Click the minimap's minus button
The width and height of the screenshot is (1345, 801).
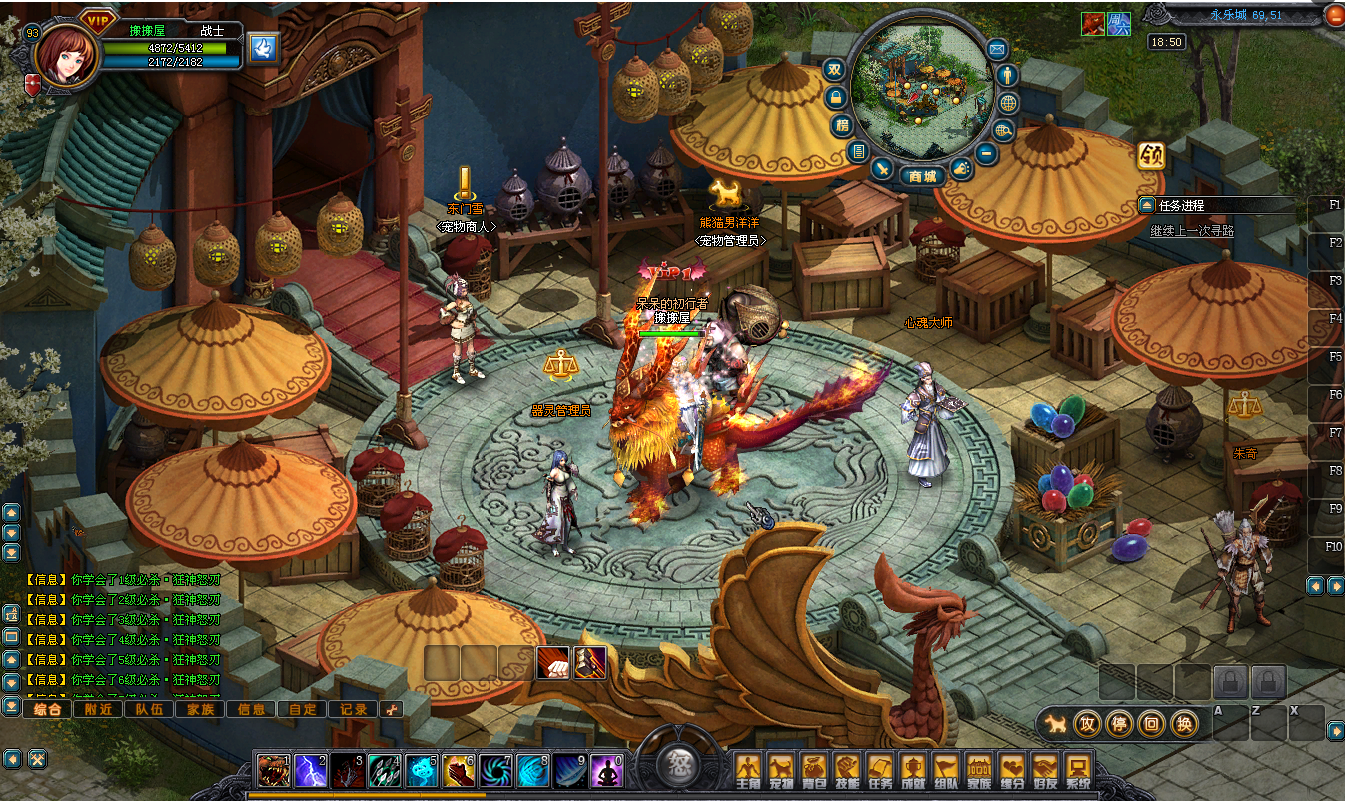tap(986, 153)
